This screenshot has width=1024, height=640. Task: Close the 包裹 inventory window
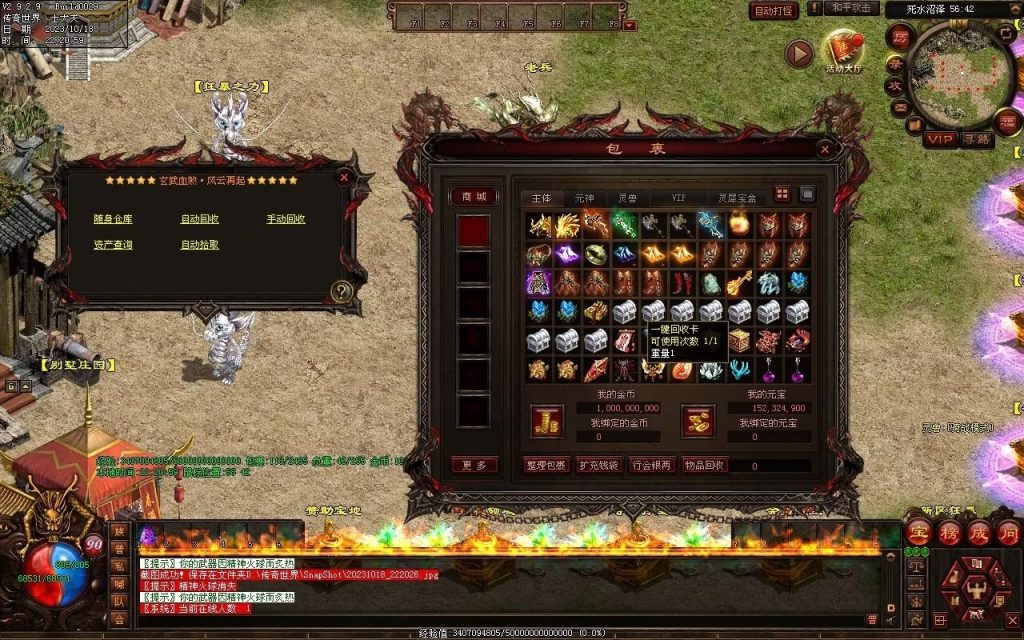click(826, 149)
